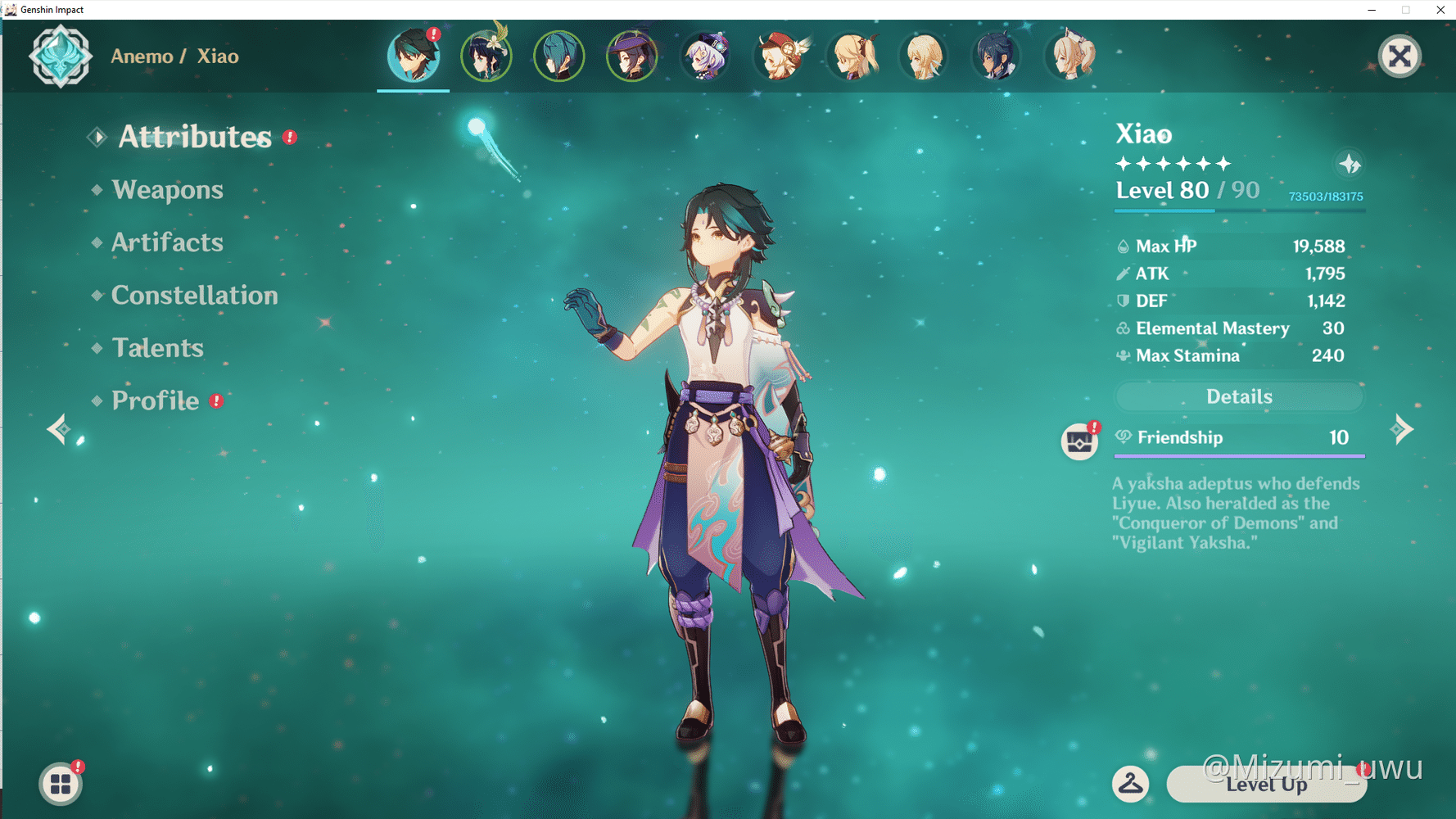Go to previous character with left arrow
The height and width of the screenshot is (819, 1456).
click(57, 429)
